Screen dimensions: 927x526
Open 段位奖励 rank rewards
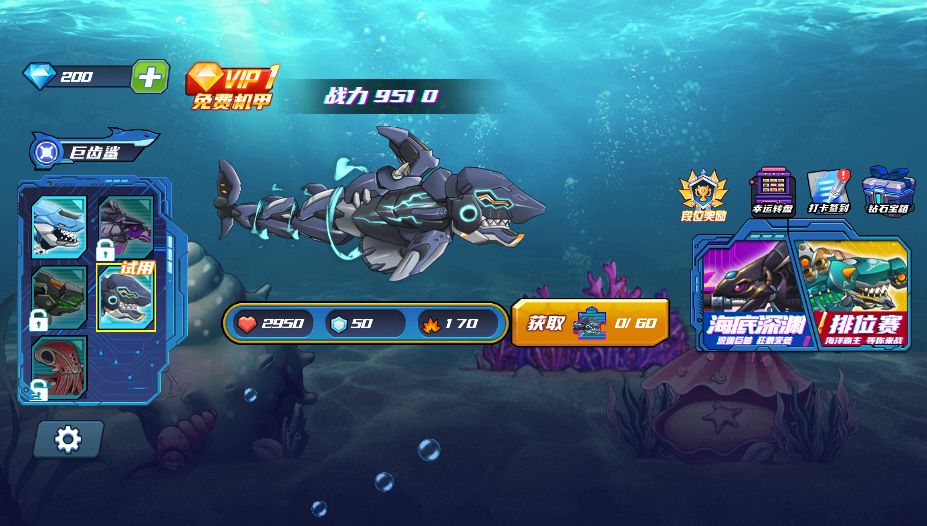[x=704, y=193]
